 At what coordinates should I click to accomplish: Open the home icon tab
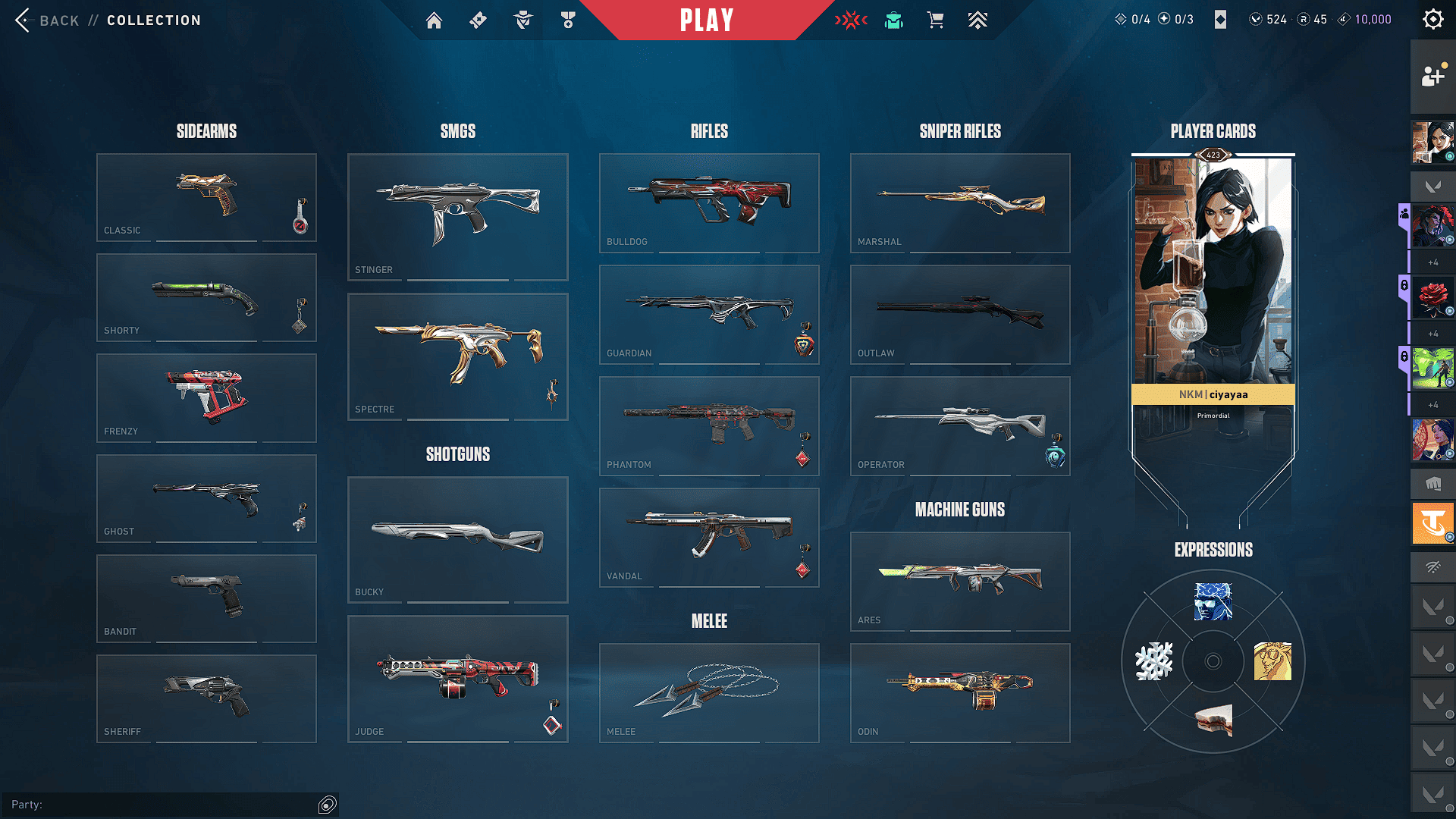point(434,20)
